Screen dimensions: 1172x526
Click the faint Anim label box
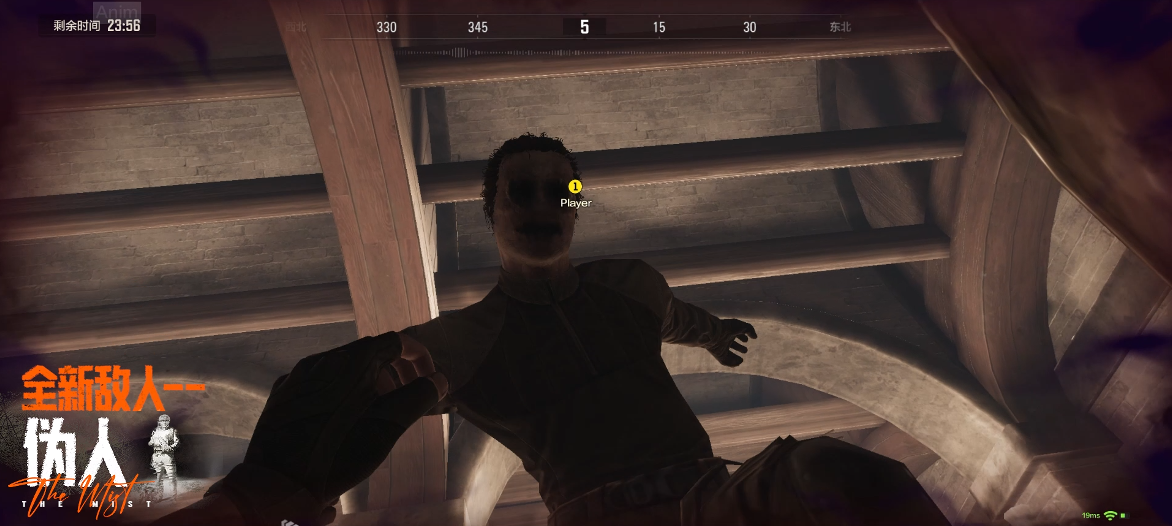tap(116, 11)
